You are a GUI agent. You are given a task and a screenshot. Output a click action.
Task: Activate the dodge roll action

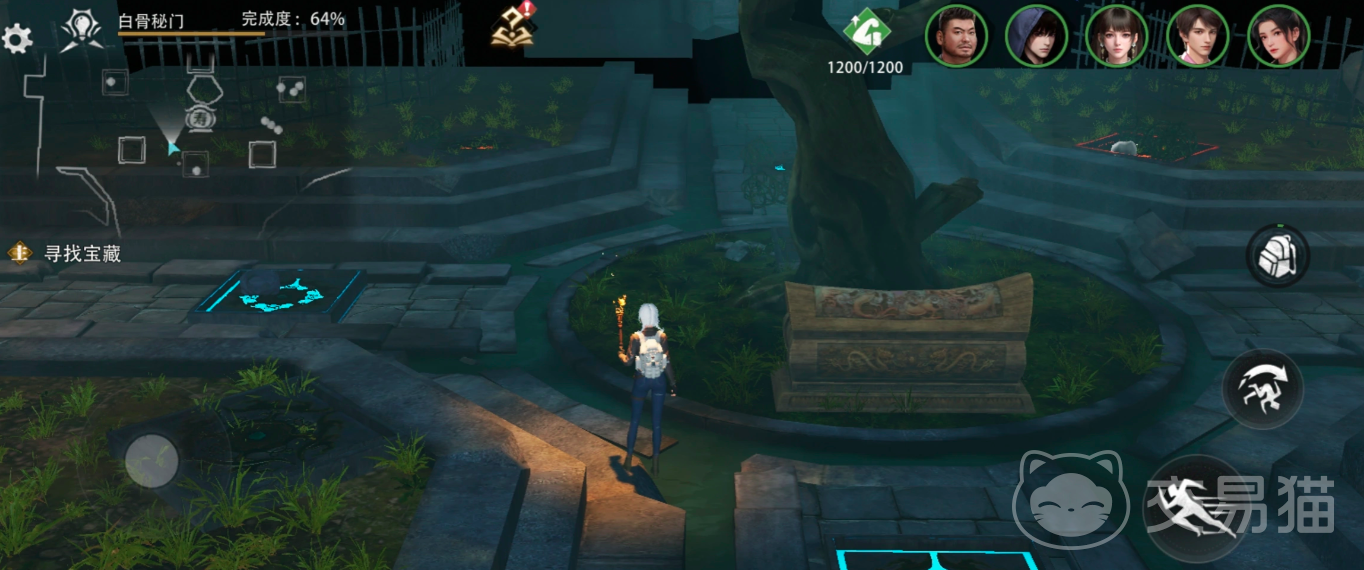1262,389
